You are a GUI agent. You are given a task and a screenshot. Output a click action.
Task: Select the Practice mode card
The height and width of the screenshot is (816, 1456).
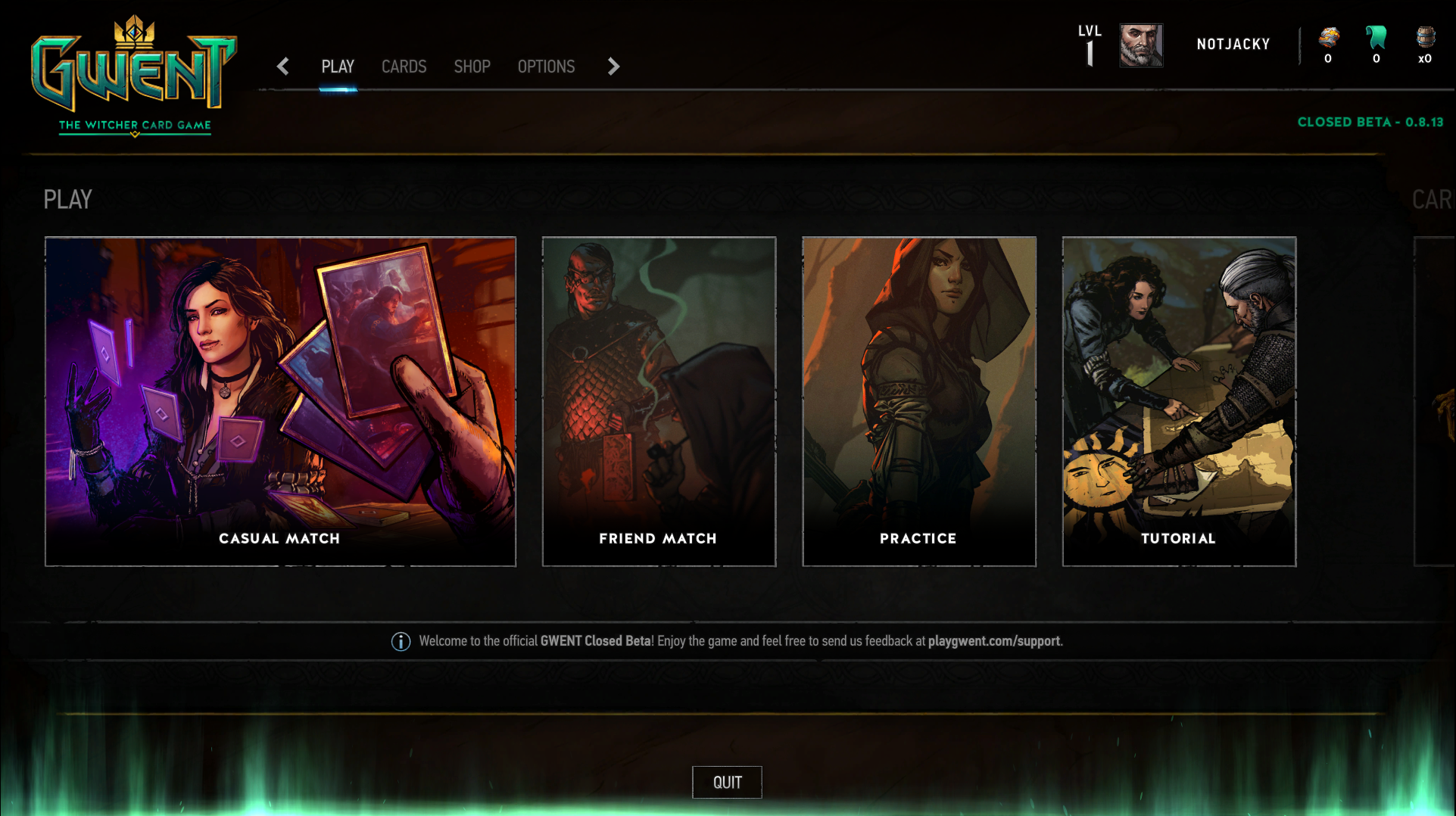pyautogui.click(x=918, y=401)
